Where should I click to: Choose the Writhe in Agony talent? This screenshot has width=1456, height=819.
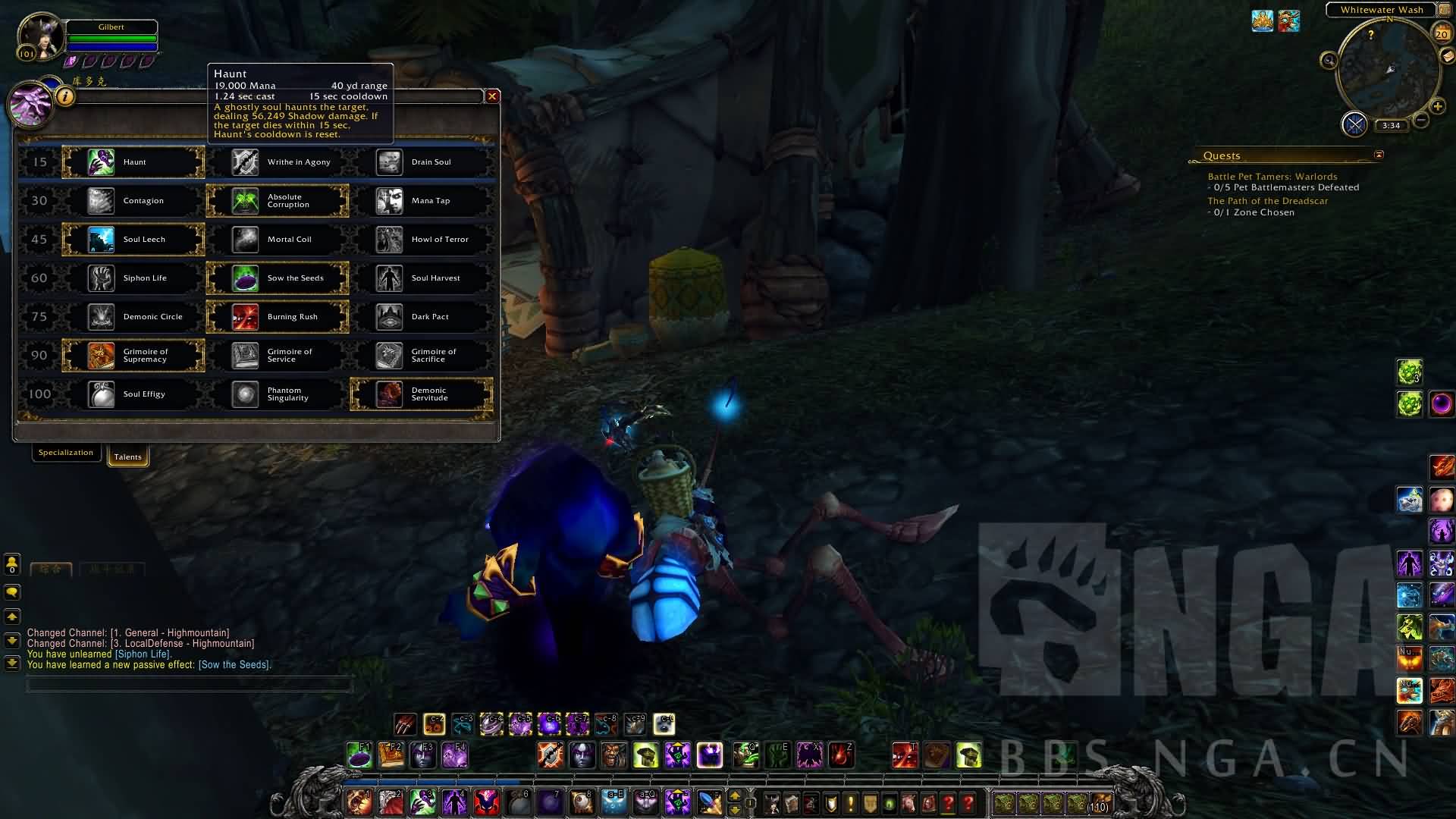(278, 162)
